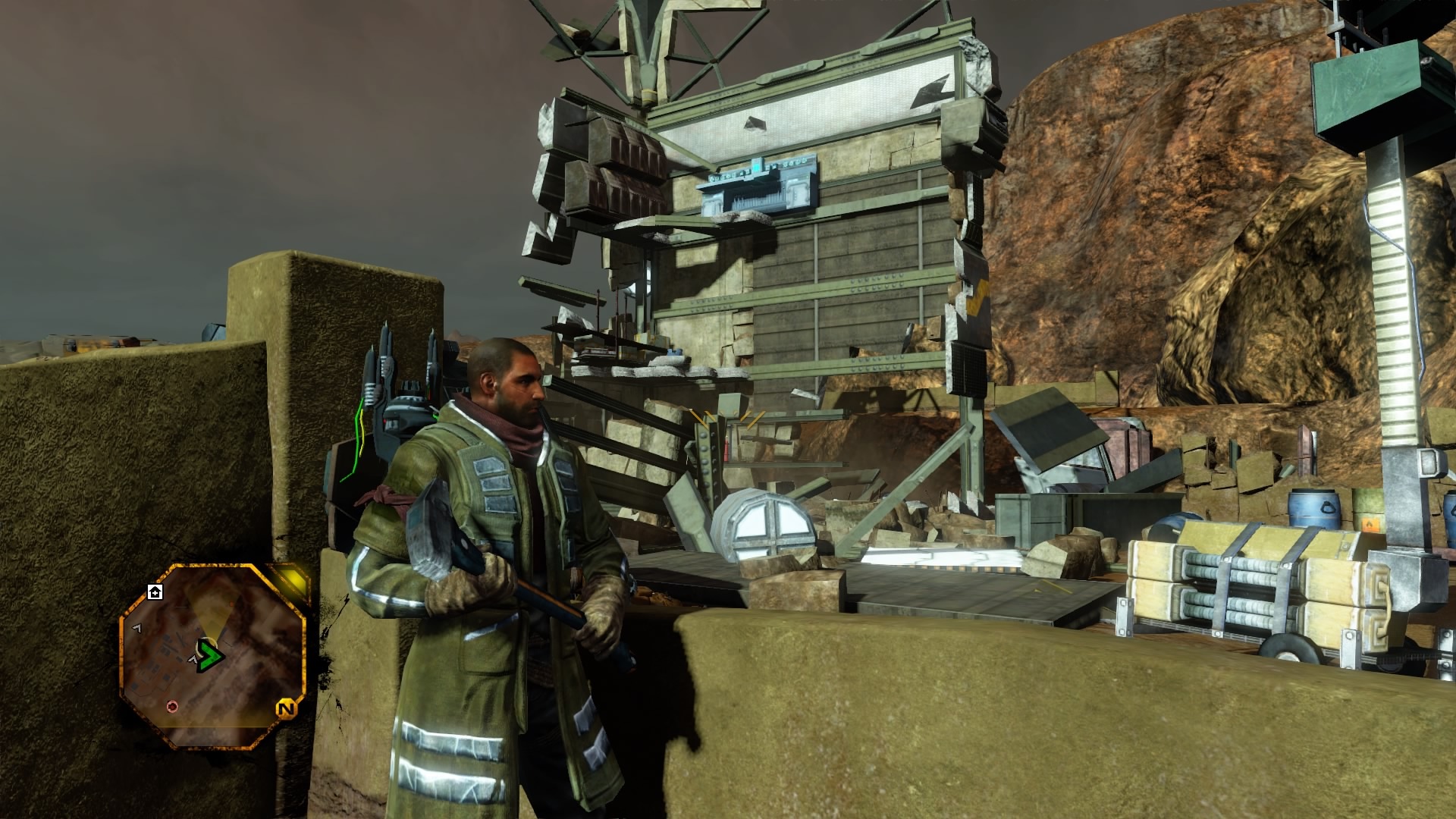Click the octagonal minimap
Image resolution: width=1456 pixels, height=819 pixels.
tap(212, 657)
